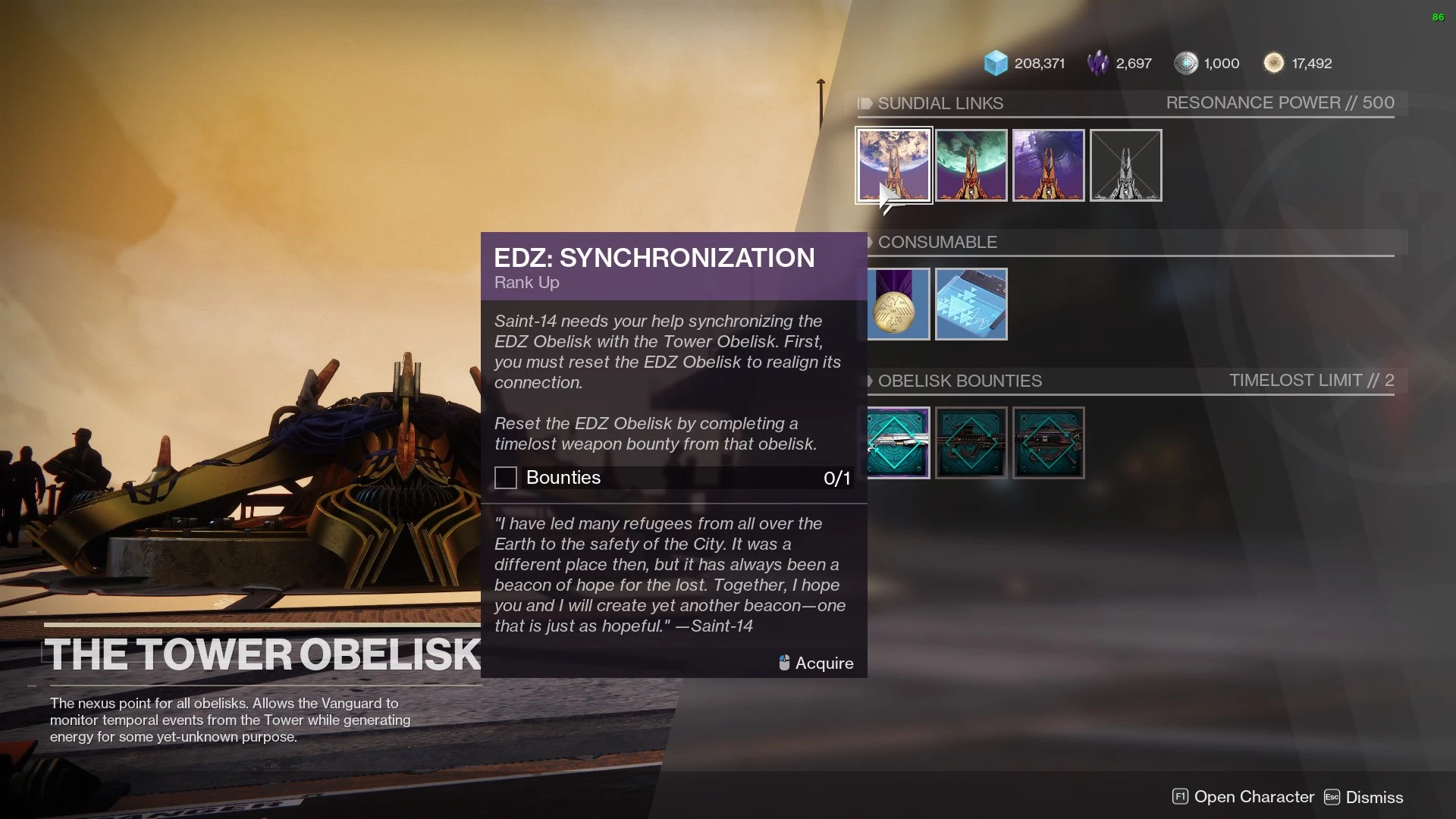Click the locked greyed-out obelisk link

pyautogui.click(x=1126, y=165)
